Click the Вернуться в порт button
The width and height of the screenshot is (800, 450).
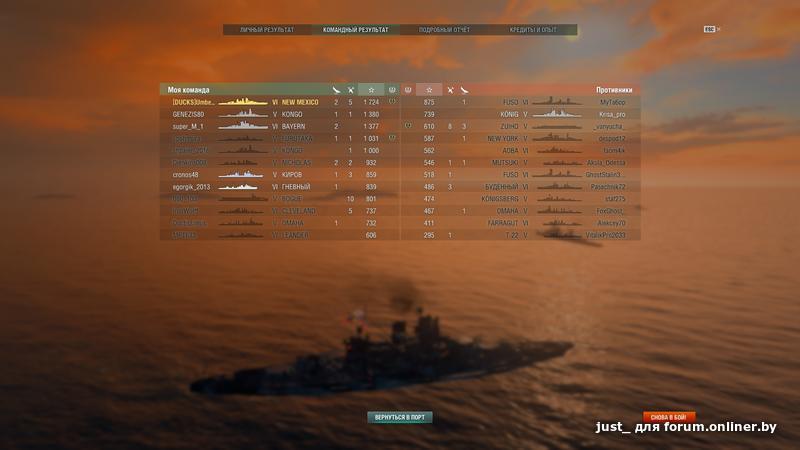click(x=400, y=416)
